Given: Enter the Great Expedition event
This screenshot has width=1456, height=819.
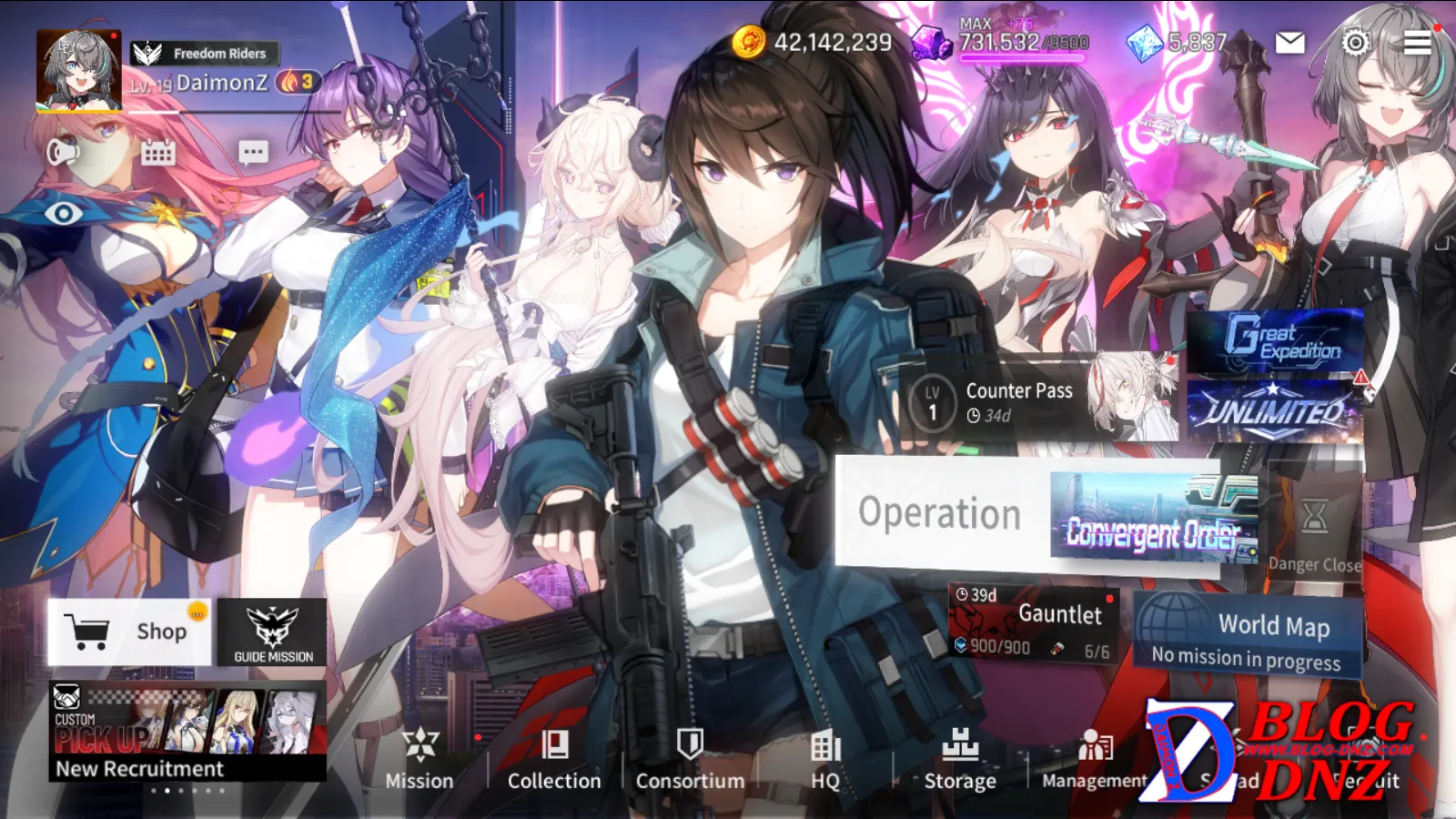Looking at the screenshot, I should (1276, 340).
